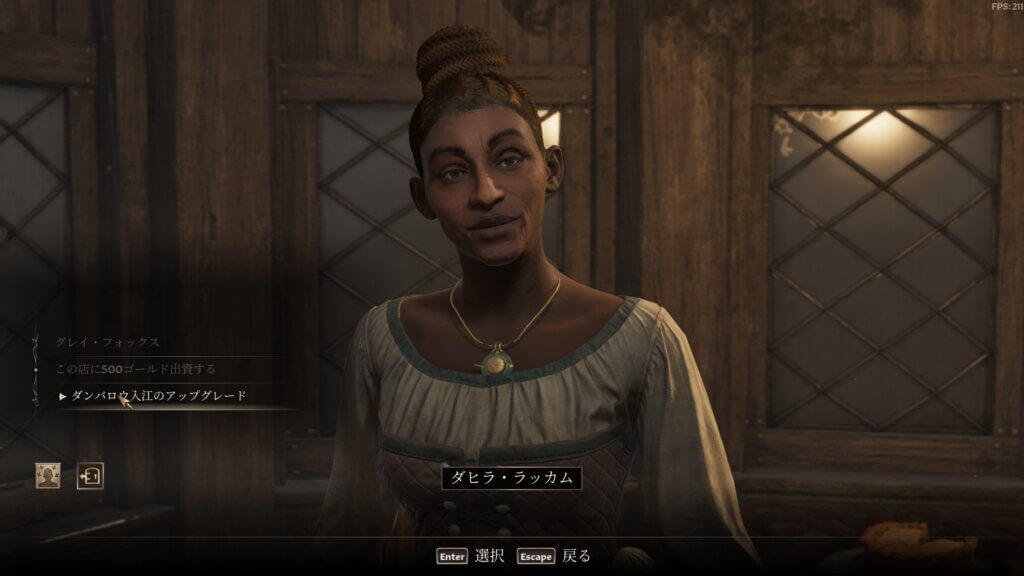Choose the グレイ・フォックス dialogue topic
Viewport: 1024px width, 576px height.
(x=108, y=342)
